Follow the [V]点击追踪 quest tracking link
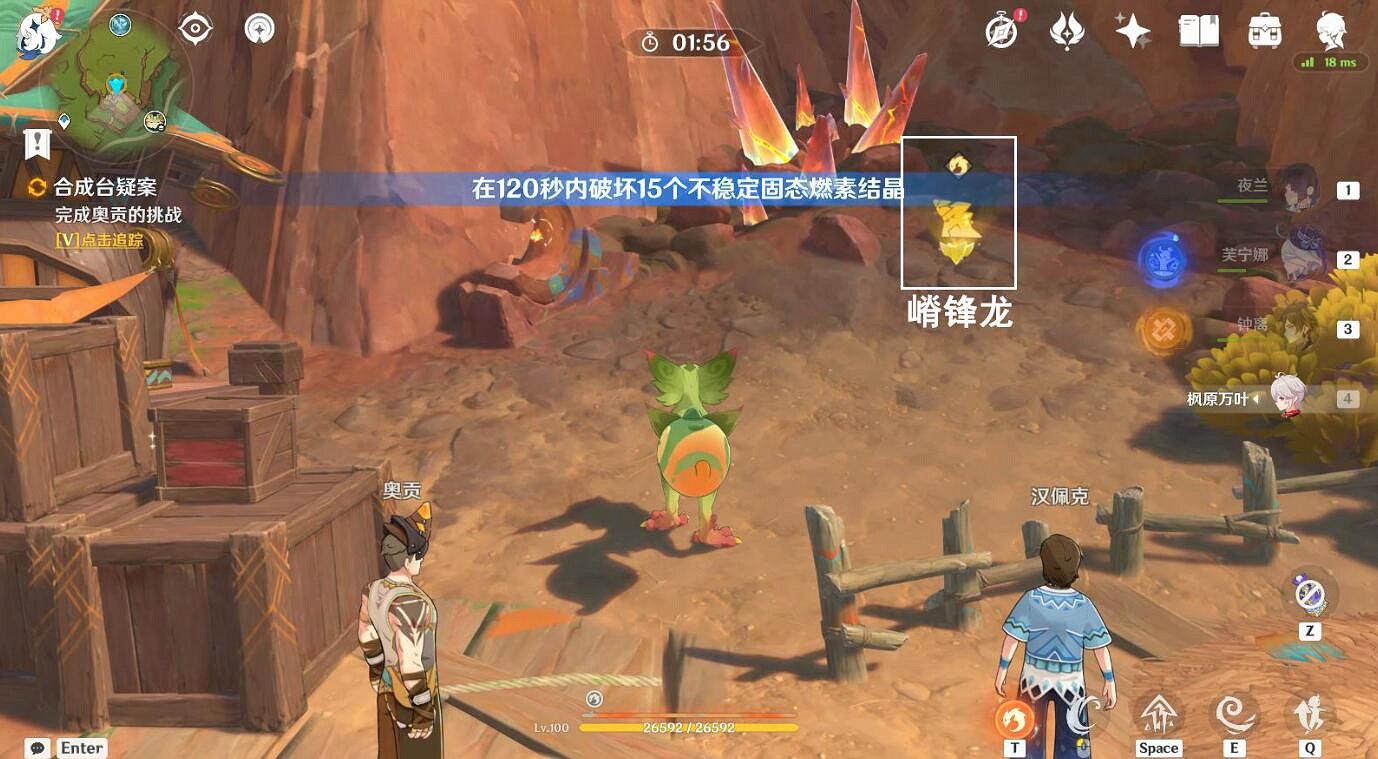 [99, 241]
